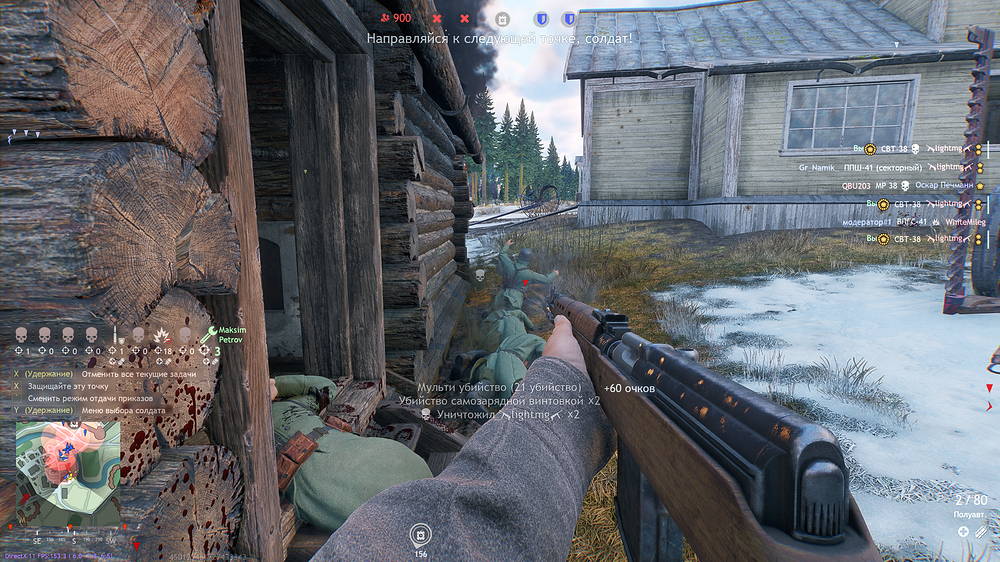Image resolution: width=1000 pixels, height=562 pixels.
Task: Click the objective marker icon above 156
Action: (421, 533)
